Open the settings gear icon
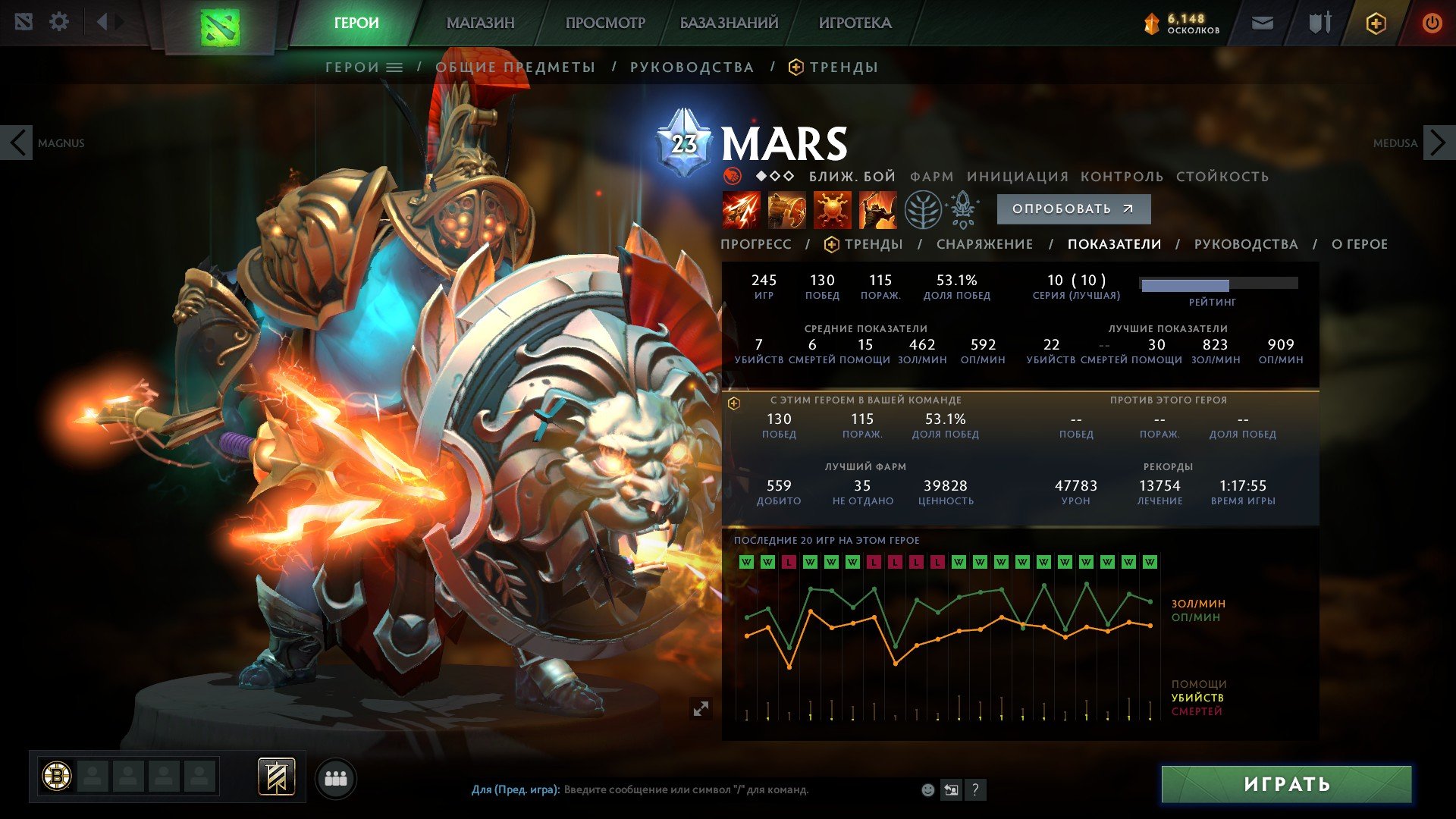Image resolution: width=1456 pixels, height=819 pixels. click(59, 22)
